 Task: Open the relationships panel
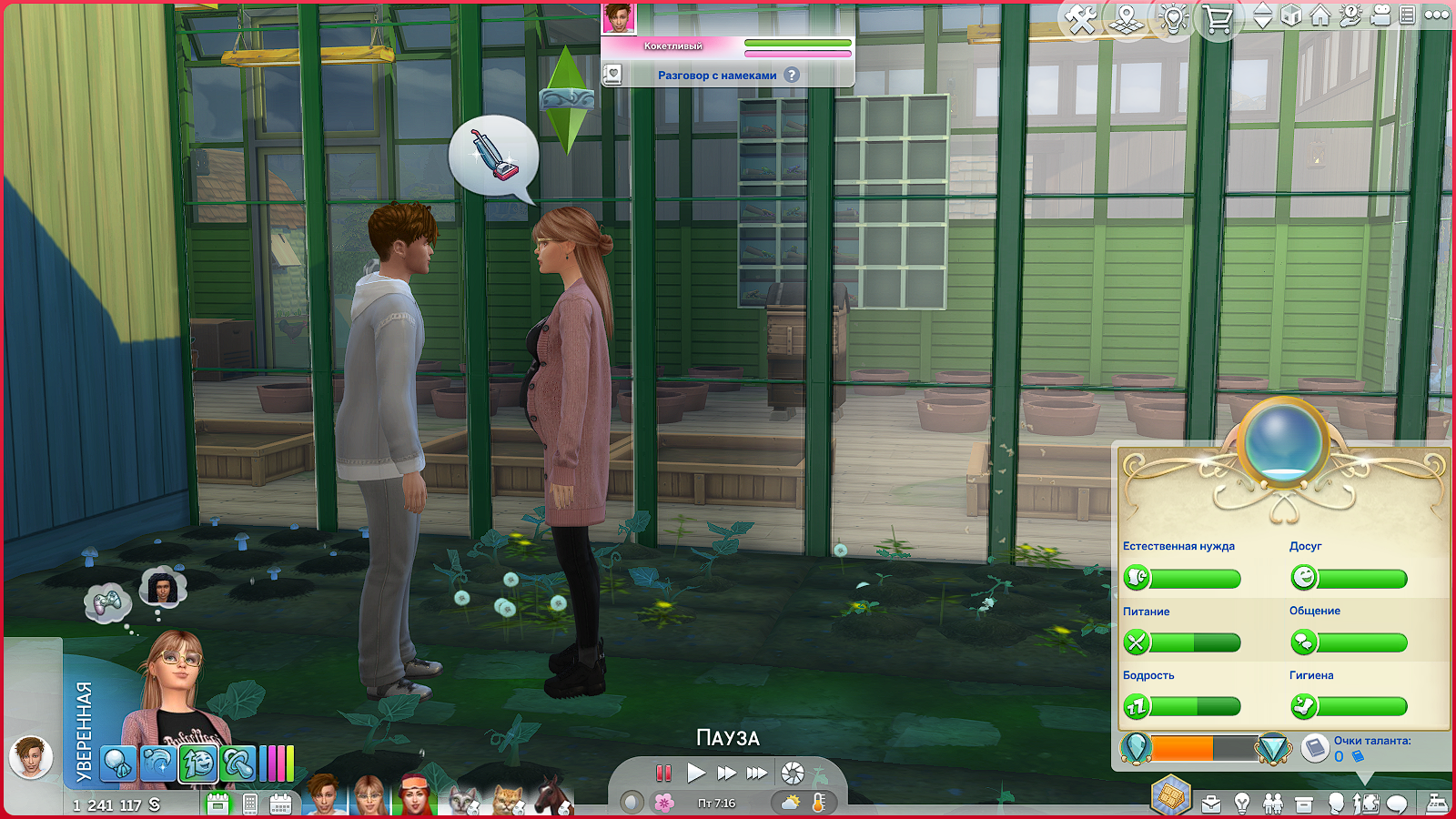pos(1273,804)
